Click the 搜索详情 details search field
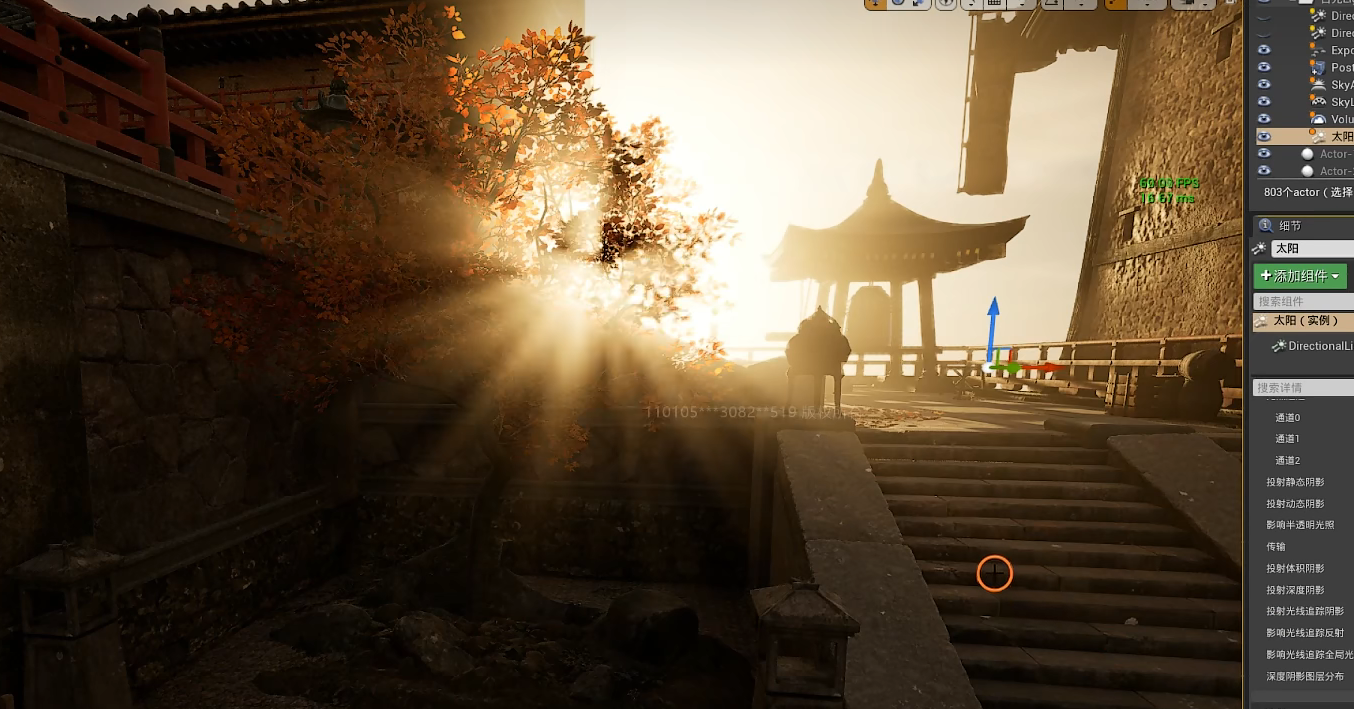The width and height of the screenshot is (1354, 709). point(1303,387)
